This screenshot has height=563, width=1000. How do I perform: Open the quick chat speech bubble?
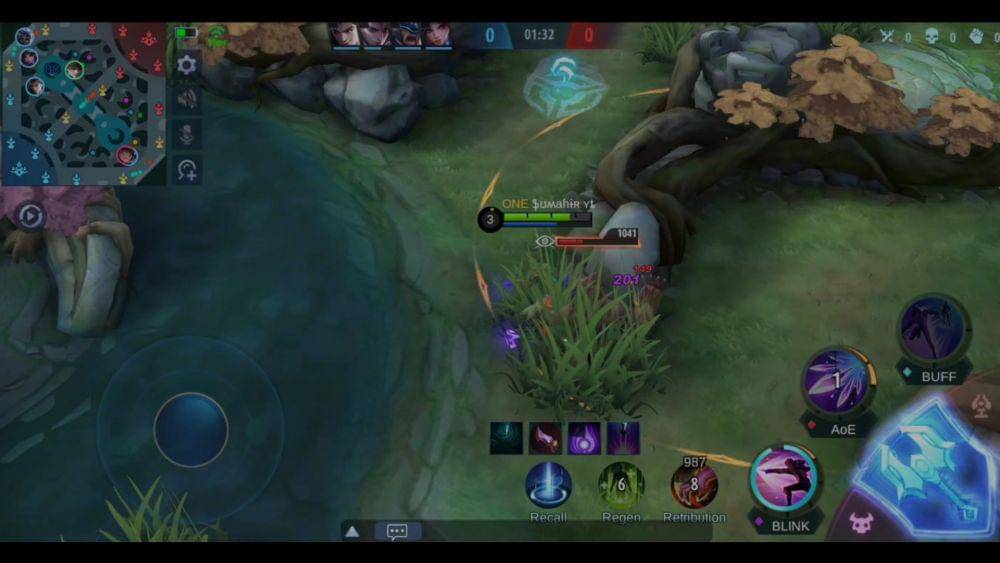click(397, 532)
